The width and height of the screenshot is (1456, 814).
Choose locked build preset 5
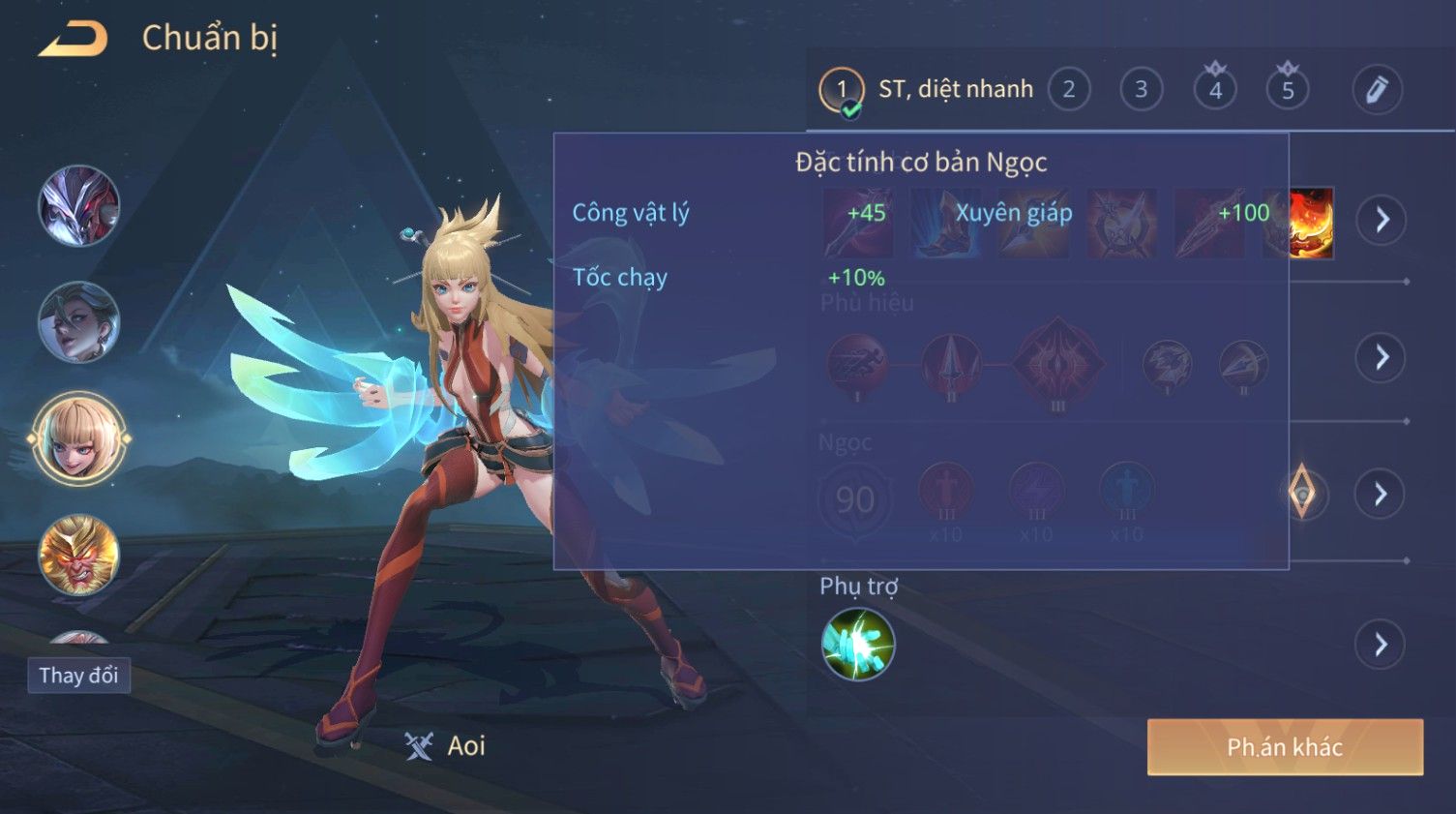click(1288, 90)
